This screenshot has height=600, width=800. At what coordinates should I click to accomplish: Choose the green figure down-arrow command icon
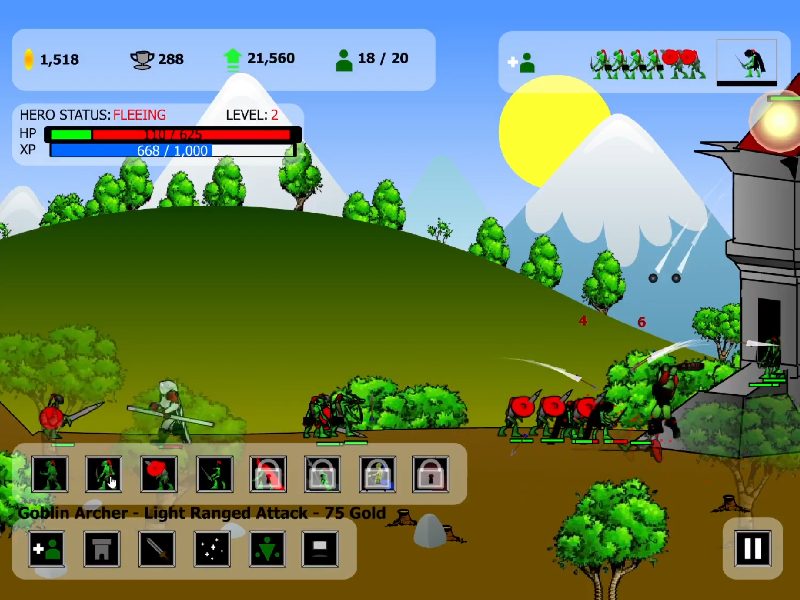click(x=266, y=548)
